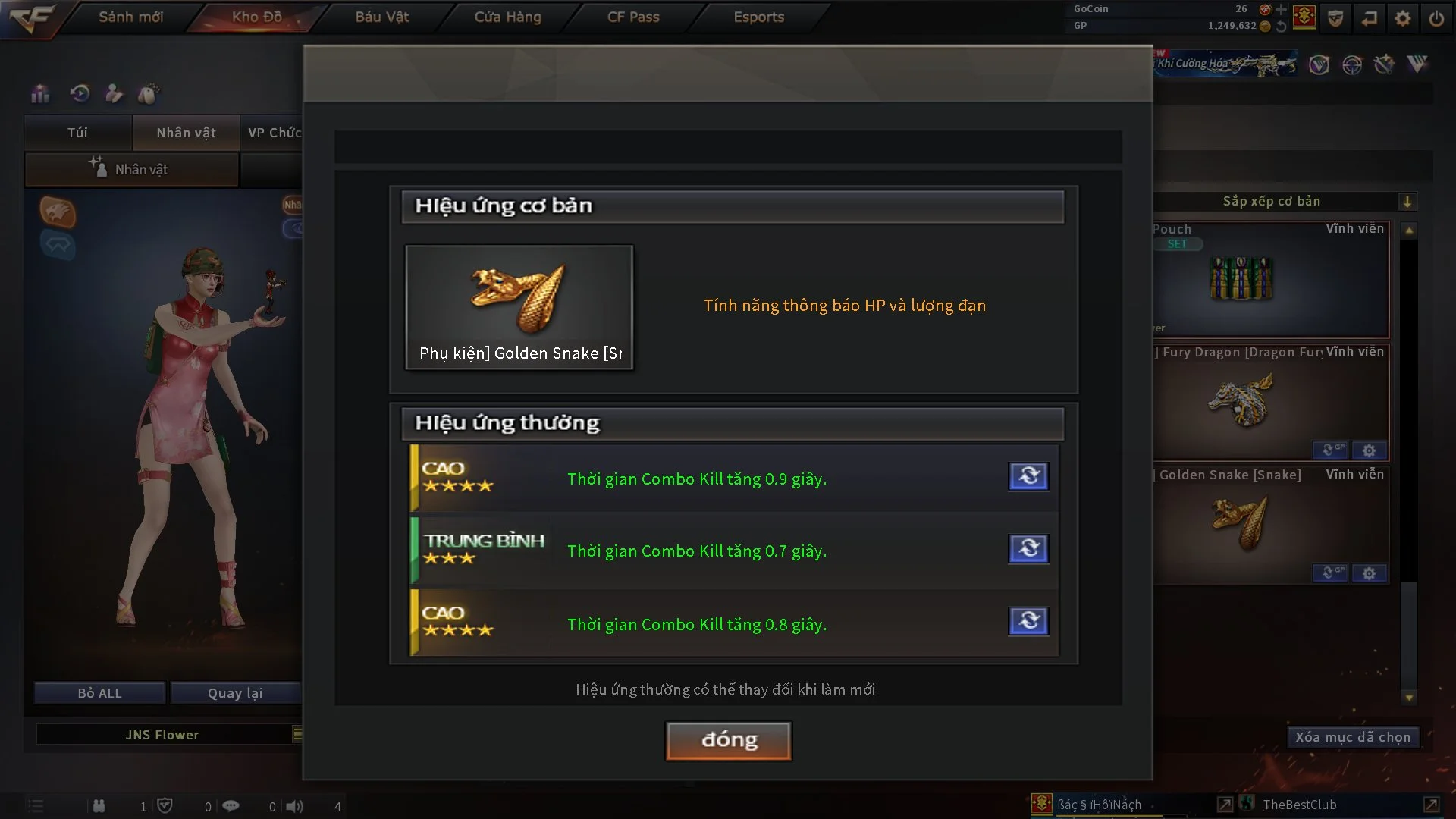Viewport: 1456px width, 819px height.
Task: Open the gear settings icon on the Fury Dragon item
Action: tap(1369, 450)
